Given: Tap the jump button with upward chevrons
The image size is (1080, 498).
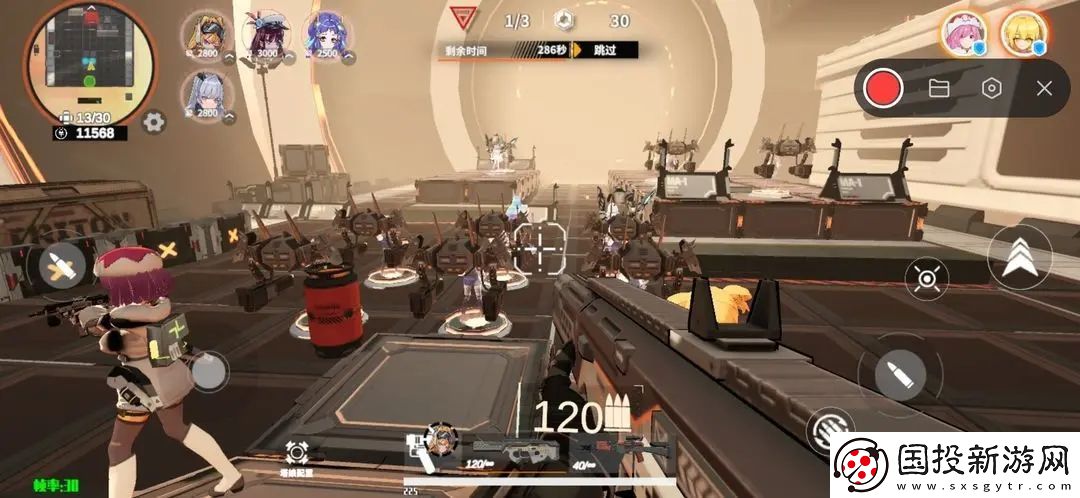Looking at the screenshot, I should (x=1019, y=257).
